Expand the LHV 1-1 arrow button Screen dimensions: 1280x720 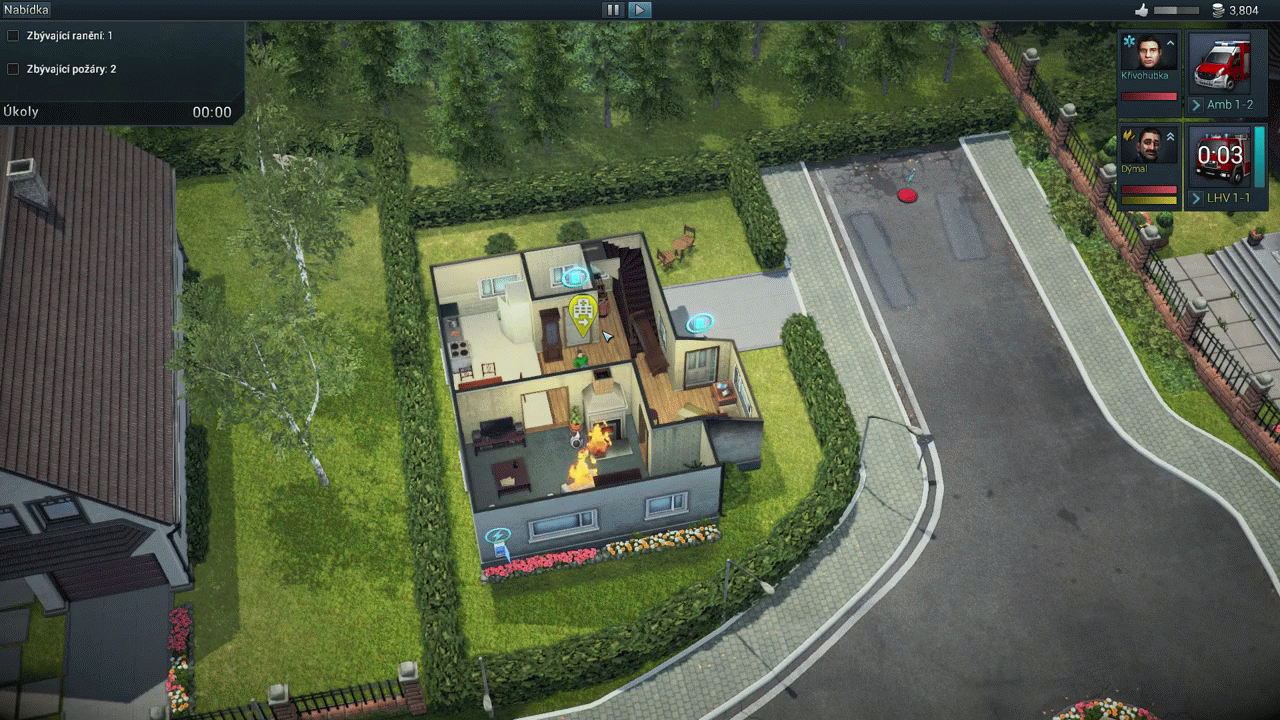pos(1196,199)
